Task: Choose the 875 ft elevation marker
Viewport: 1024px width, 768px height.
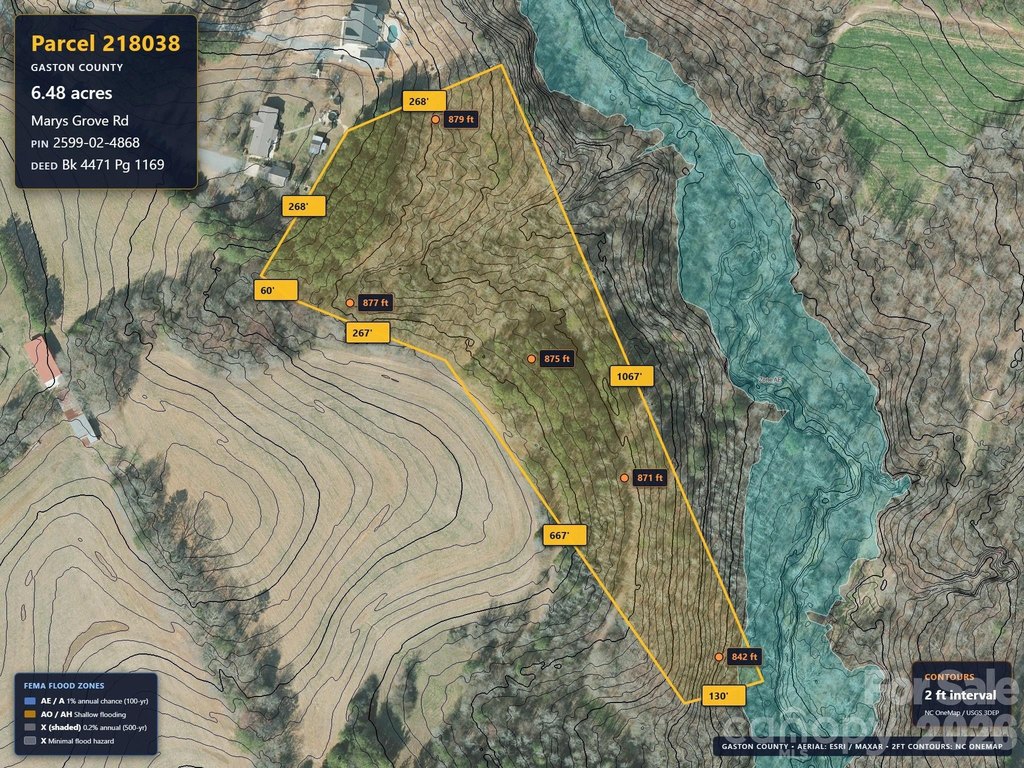Action: [532, 359]
